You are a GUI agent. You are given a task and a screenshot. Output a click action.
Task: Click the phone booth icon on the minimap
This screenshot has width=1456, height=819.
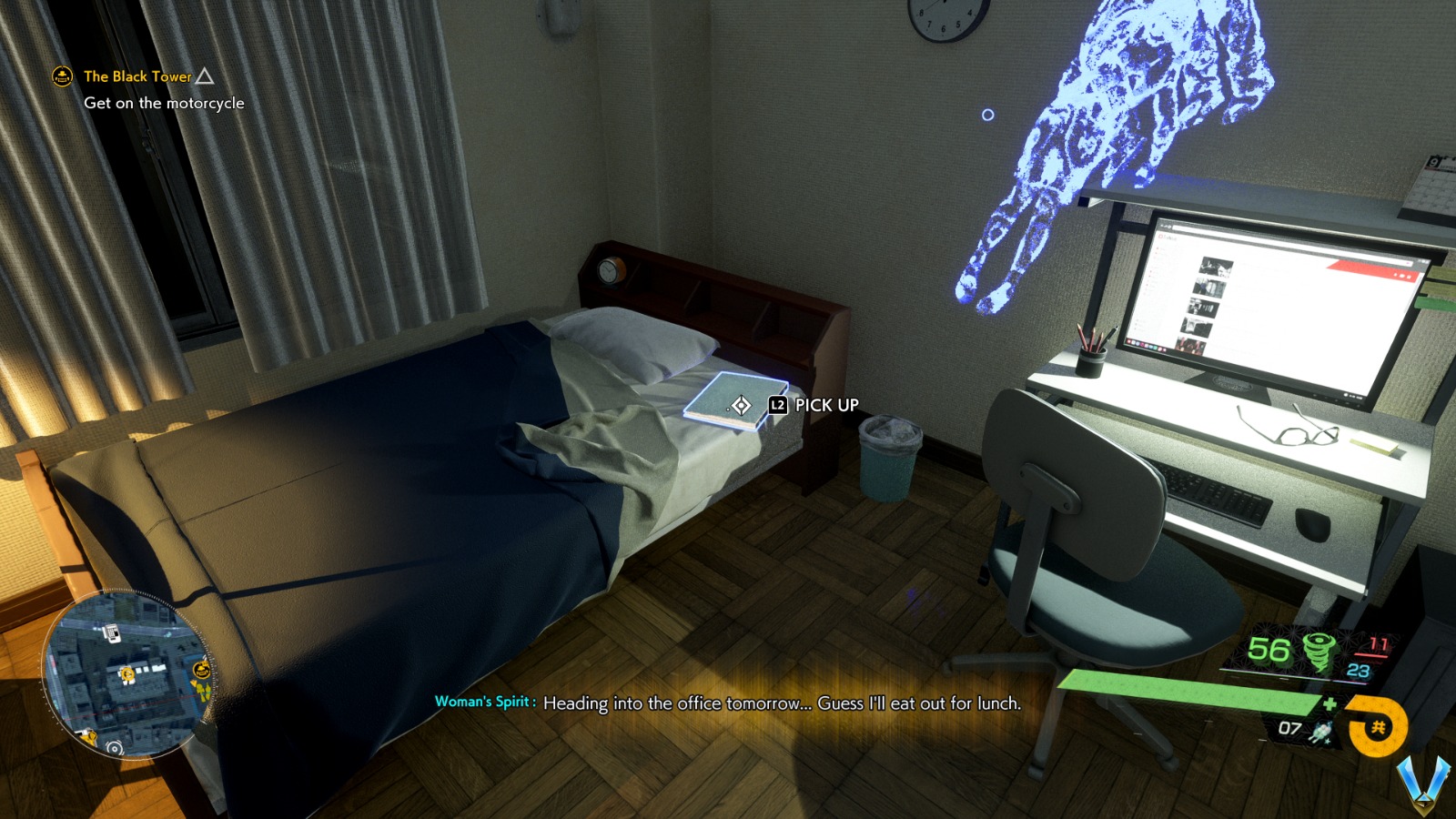(x=113, y=633)
